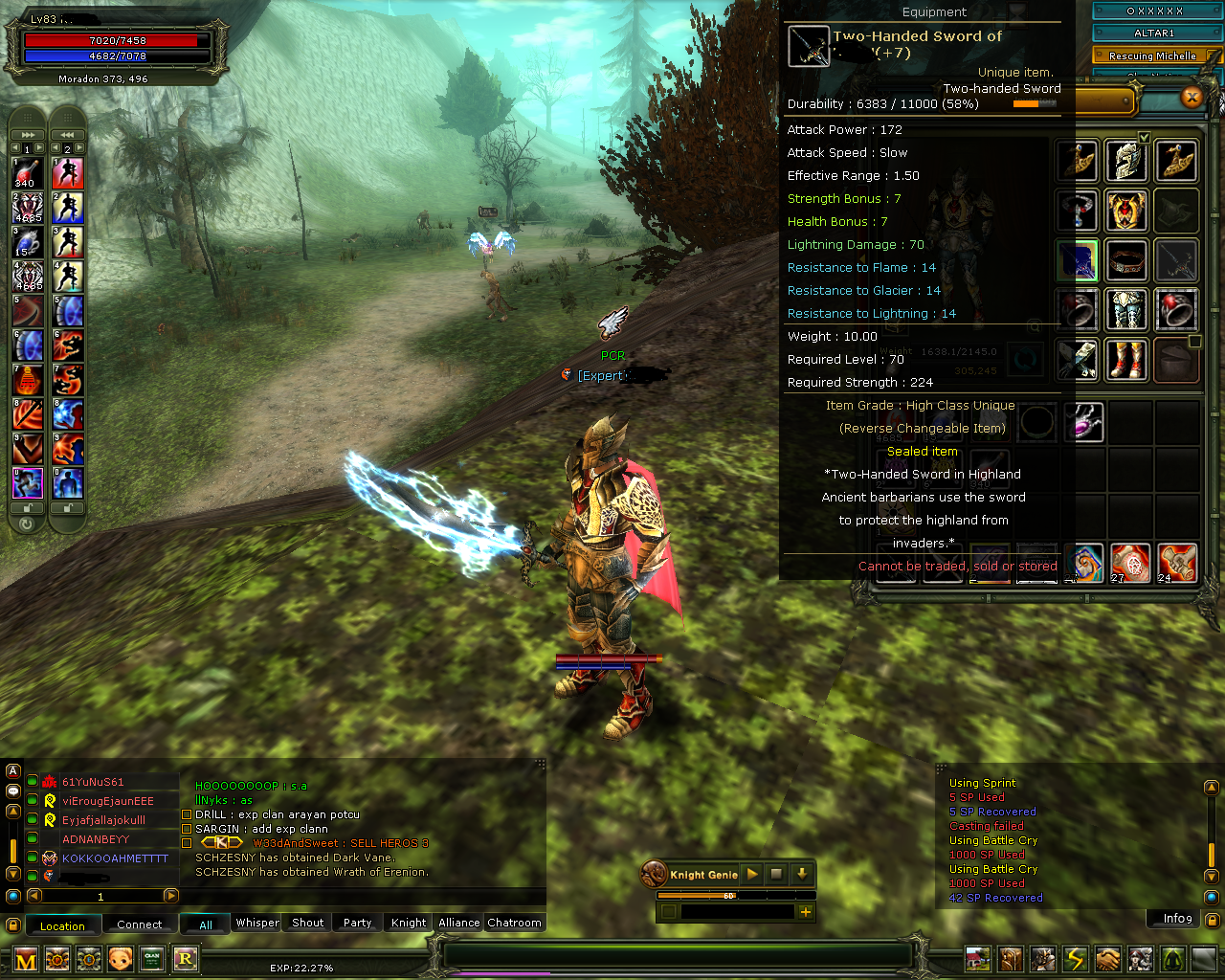Toggle the chat lock padlock
Screen dimensions: 1225x980
[x=12, y=924]
